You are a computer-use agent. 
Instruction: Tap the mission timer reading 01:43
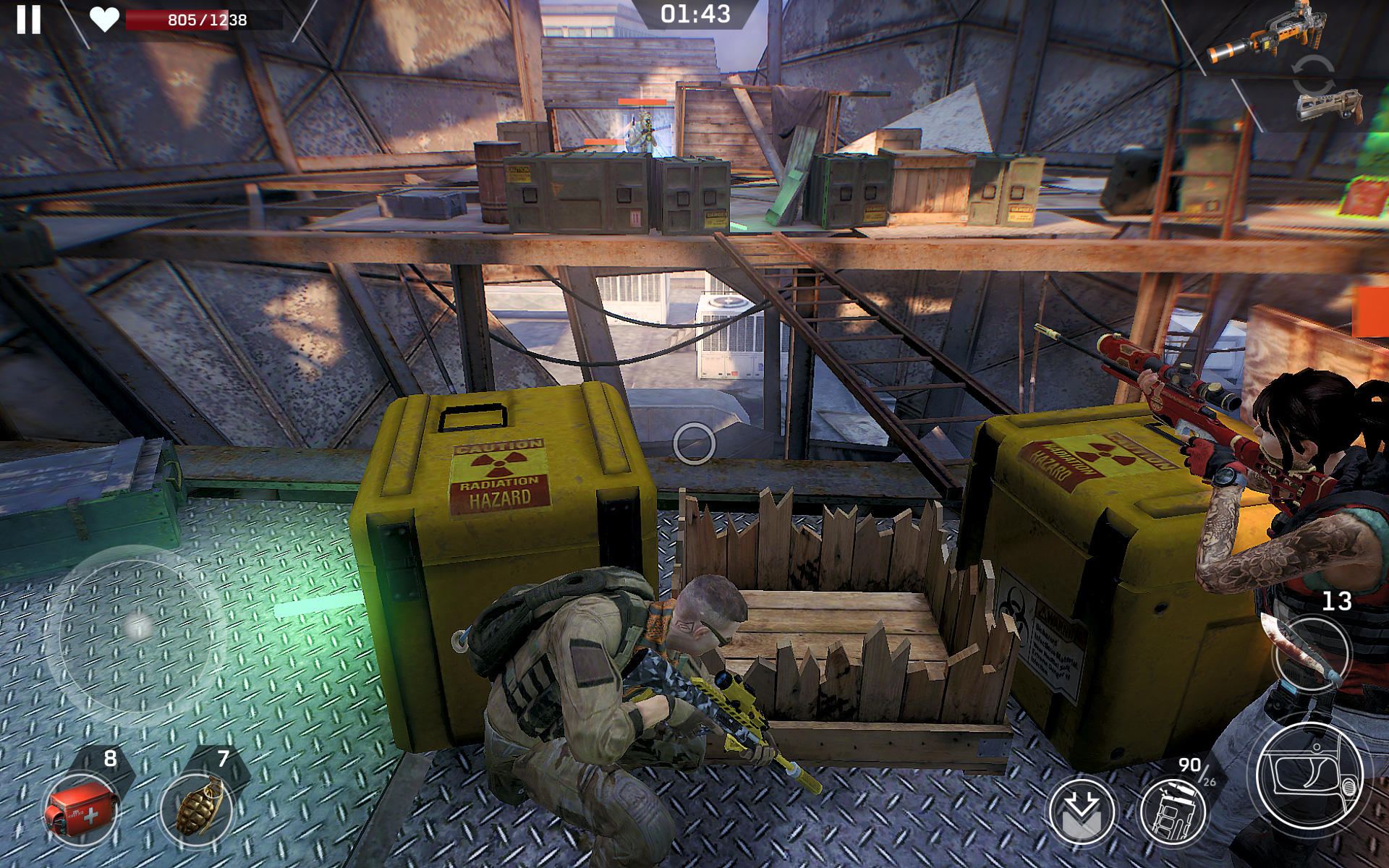694,14
